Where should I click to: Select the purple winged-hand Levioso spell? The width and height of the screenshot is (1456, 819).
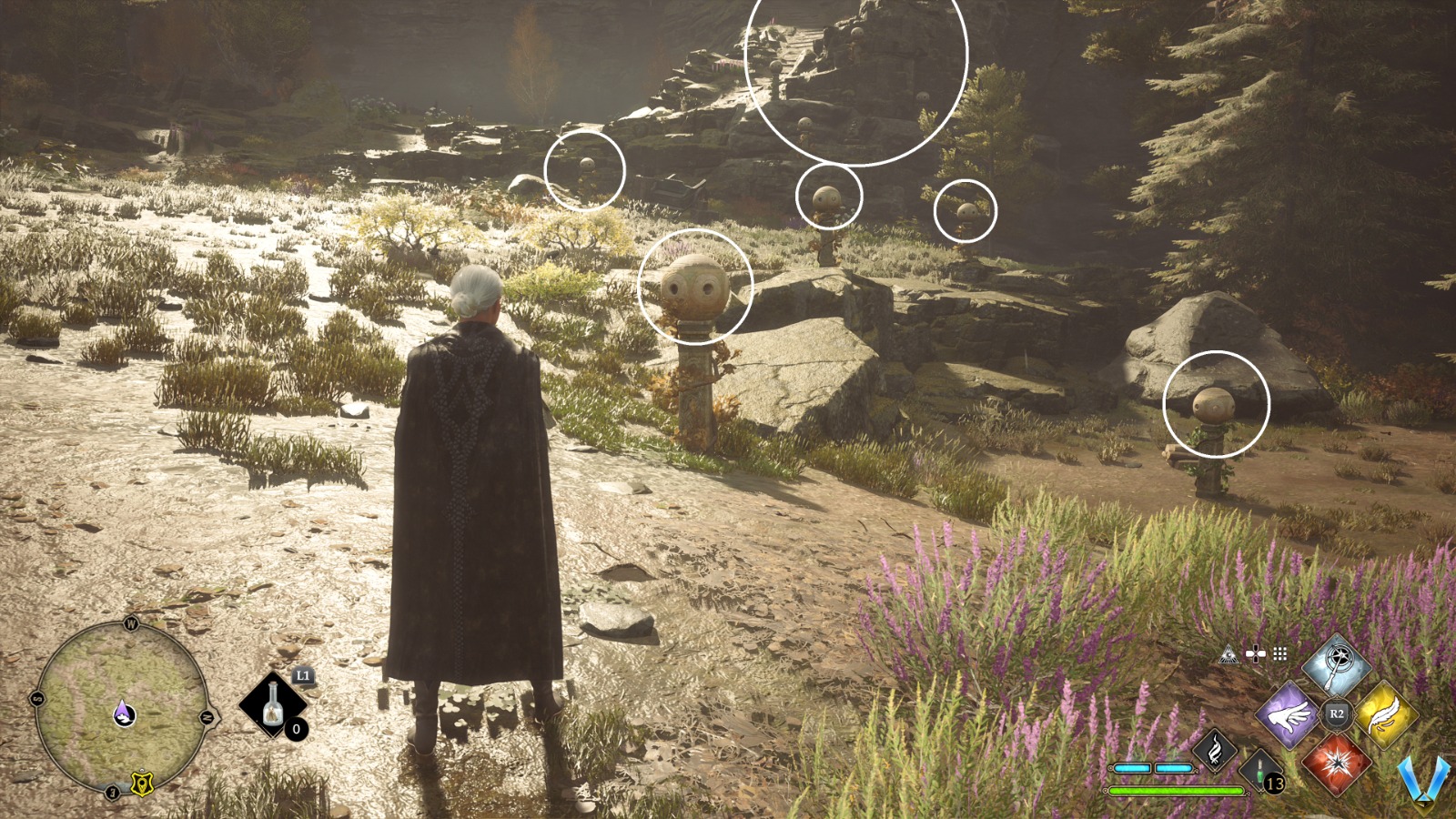(1288, 714)
